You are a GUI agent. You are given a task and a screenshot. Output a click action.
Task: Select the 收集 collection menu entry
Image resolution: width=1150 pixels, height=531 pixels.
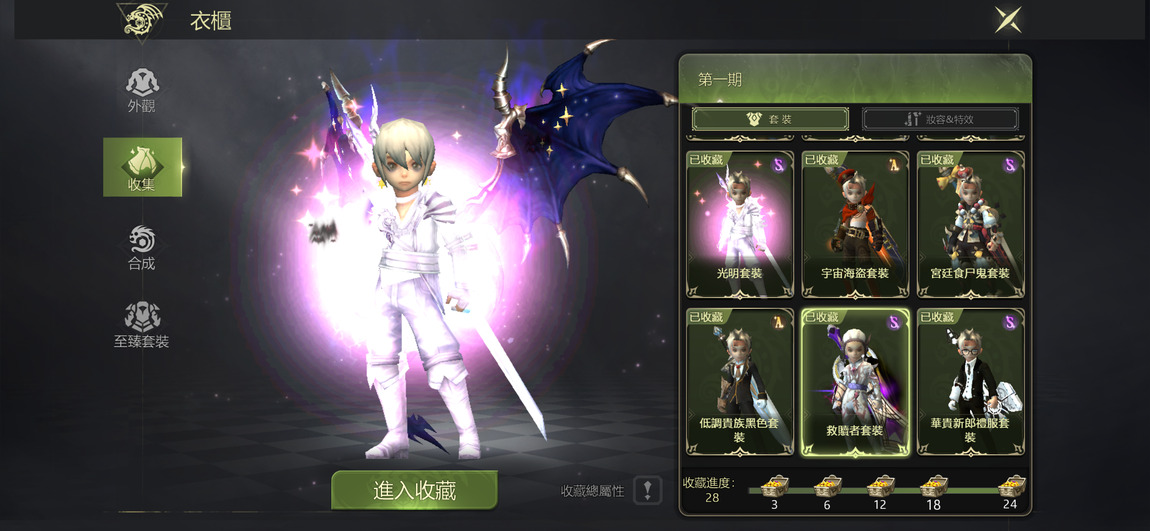coord(142,167)
